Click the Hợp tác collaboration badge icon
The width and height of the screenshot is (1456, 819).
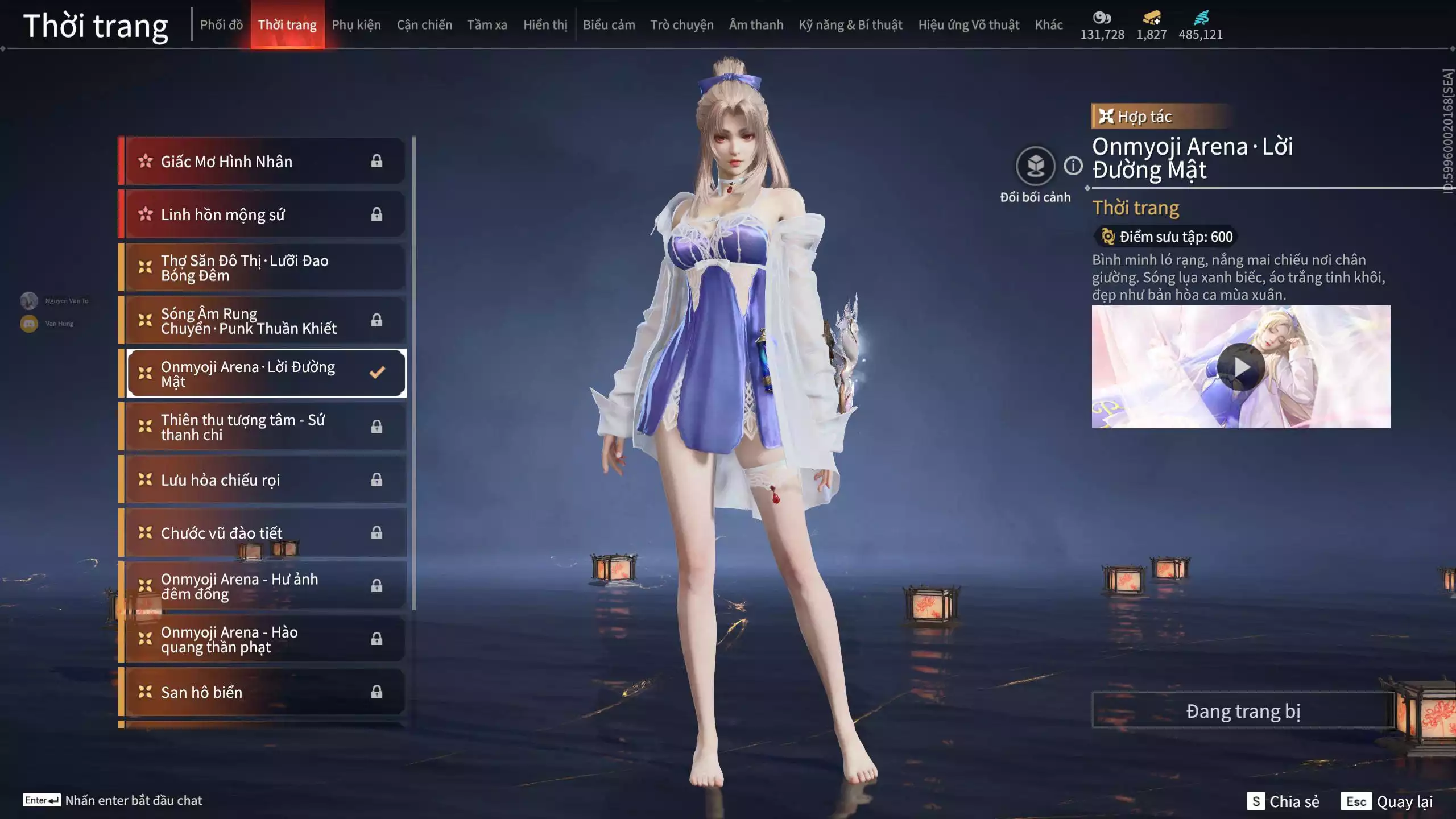(1106, 117)
